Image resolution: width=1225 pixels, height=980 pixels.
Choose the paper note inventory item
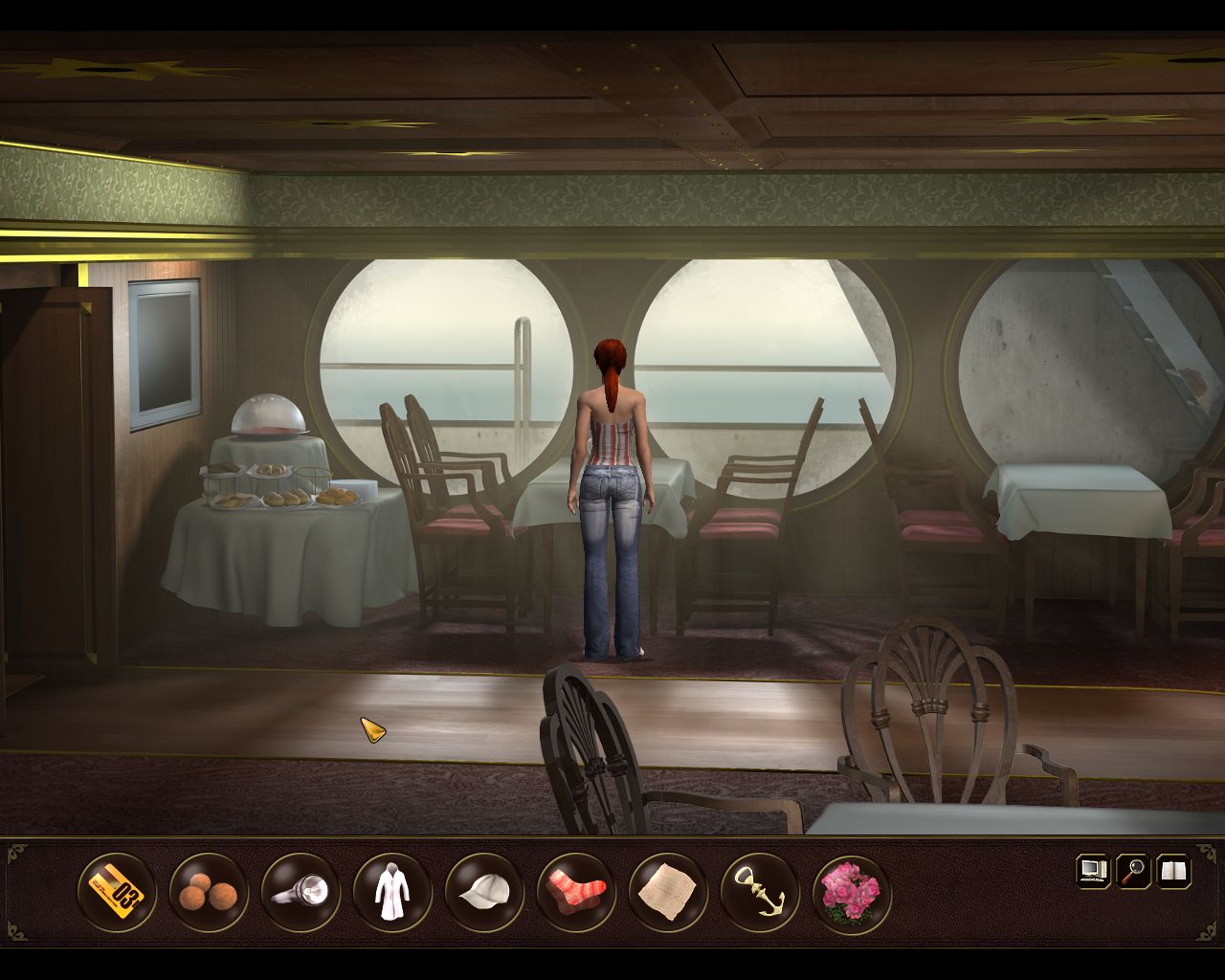pyautogui.click(x=667, y=892)
